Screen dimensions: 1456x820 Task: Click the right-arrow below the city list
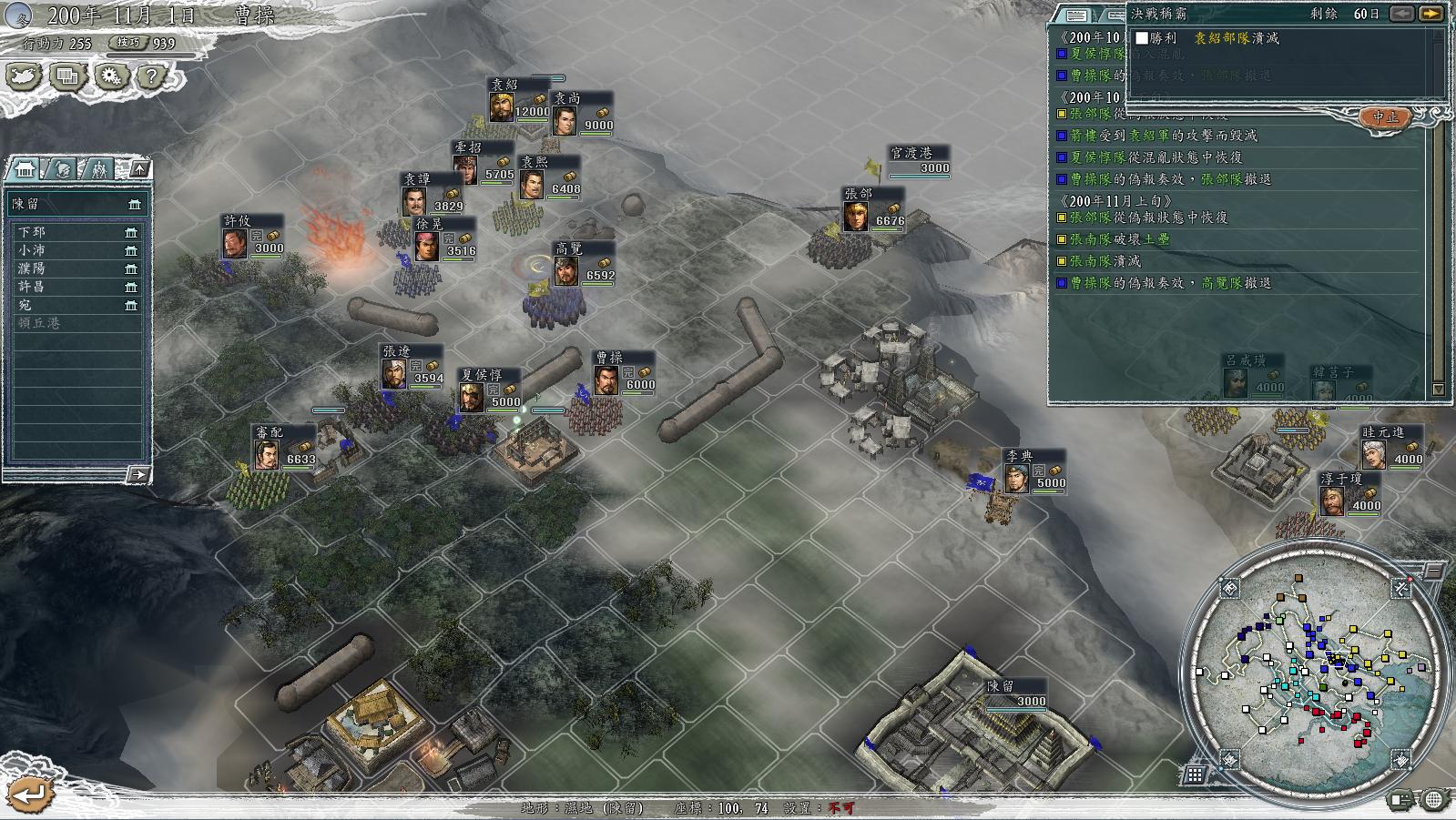tap(138, 474)
